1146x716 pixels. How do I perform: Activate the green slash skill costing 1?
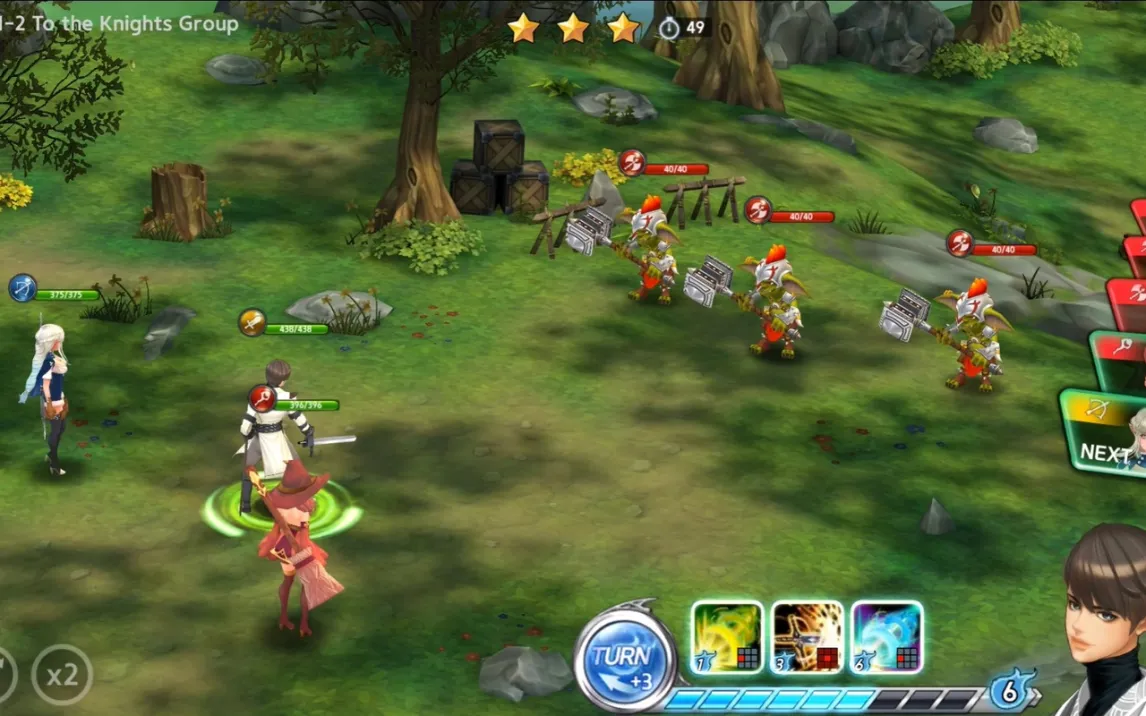click(727, 637)
